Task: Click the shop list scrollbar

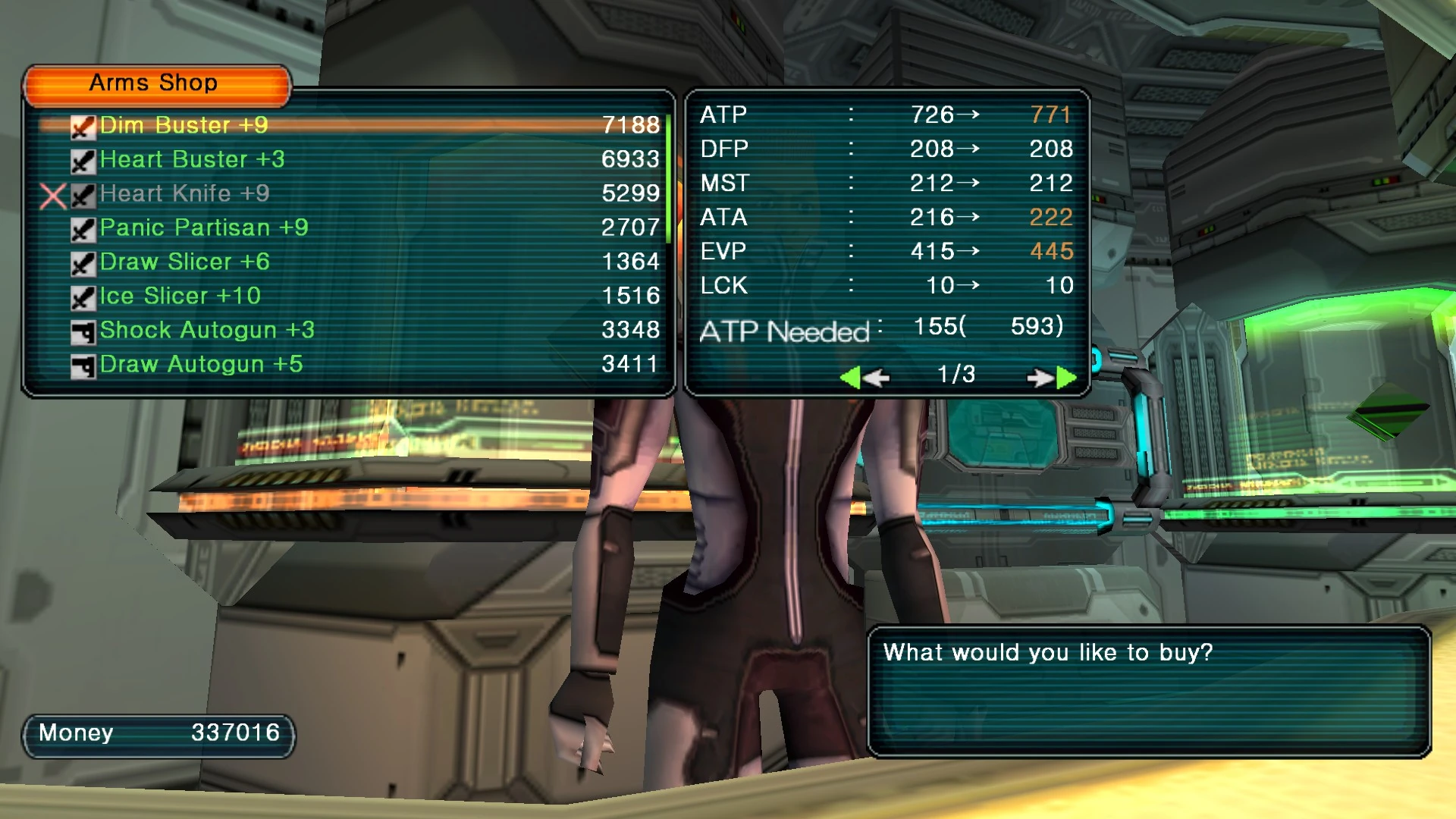Action: coord(668,179)
